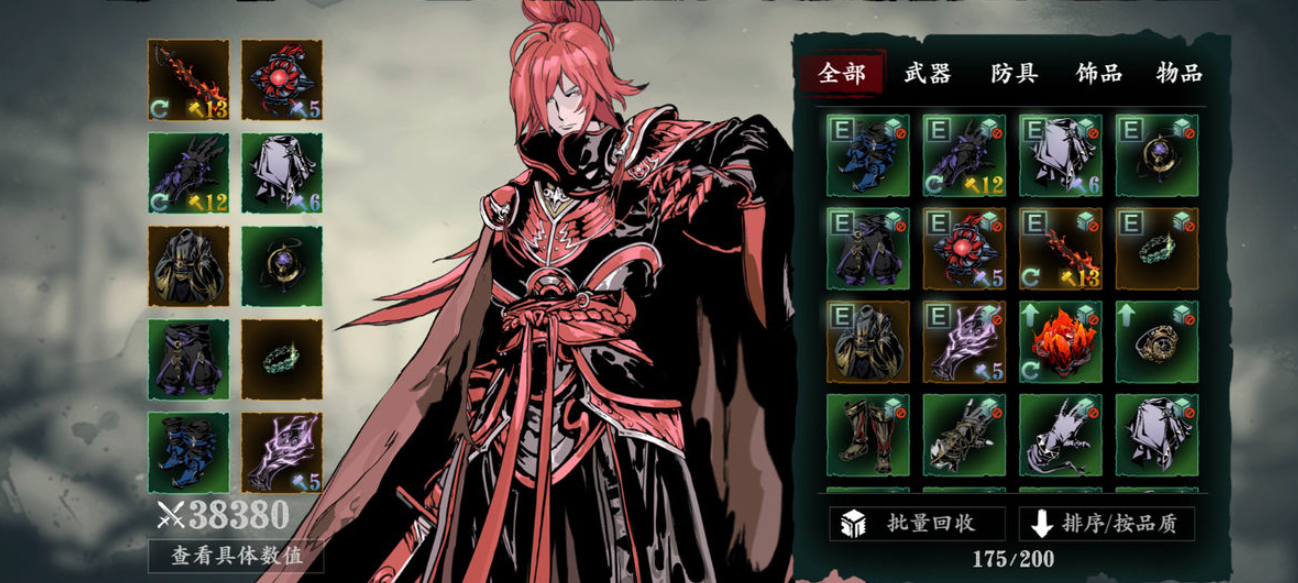Viewport: 1298px width, 583px height.
Task: Switch to the 全部 tab
Action: 841,73
